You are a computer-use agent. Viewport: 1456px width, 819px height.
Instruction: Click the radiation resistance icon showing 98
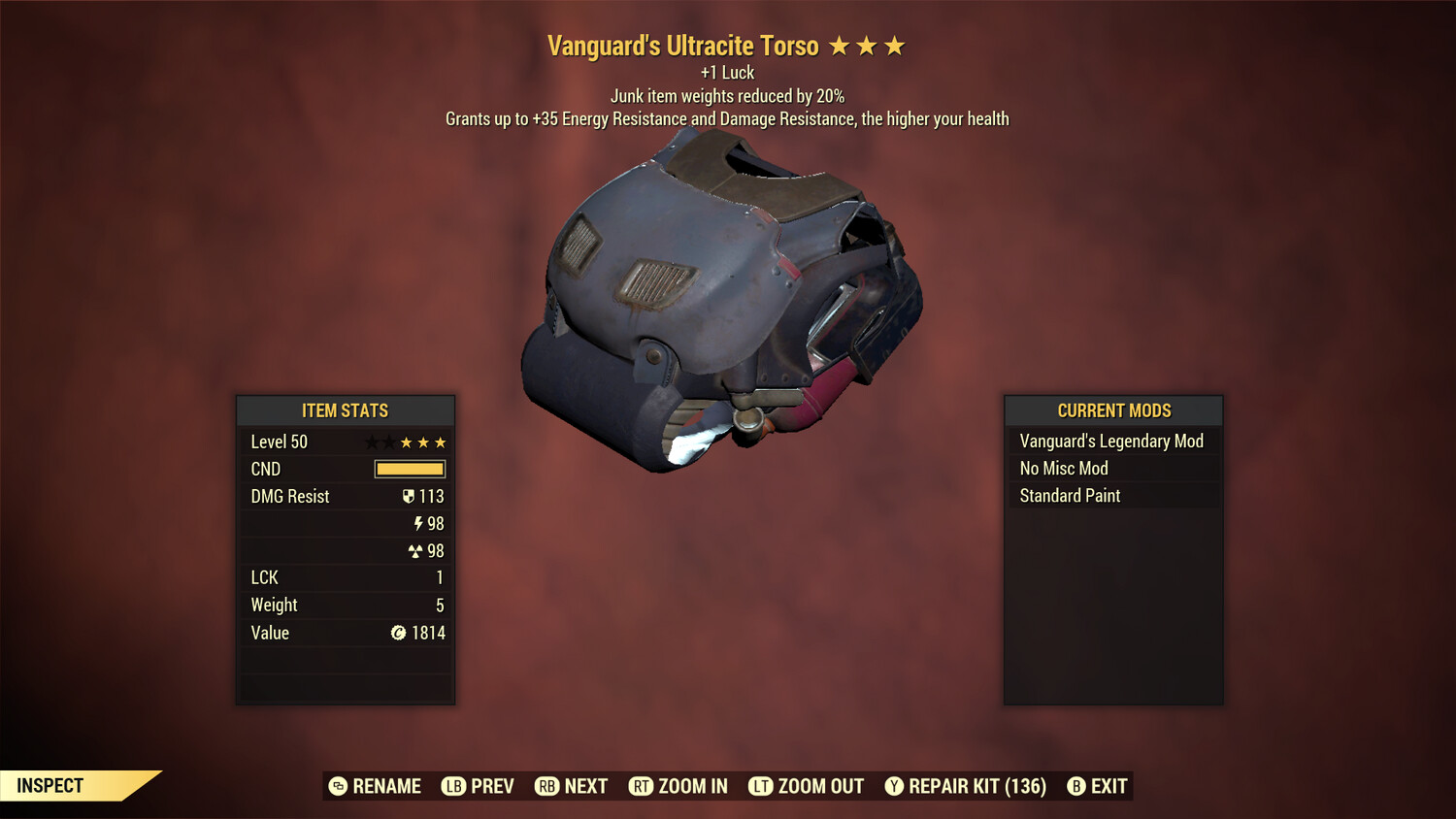417,550
